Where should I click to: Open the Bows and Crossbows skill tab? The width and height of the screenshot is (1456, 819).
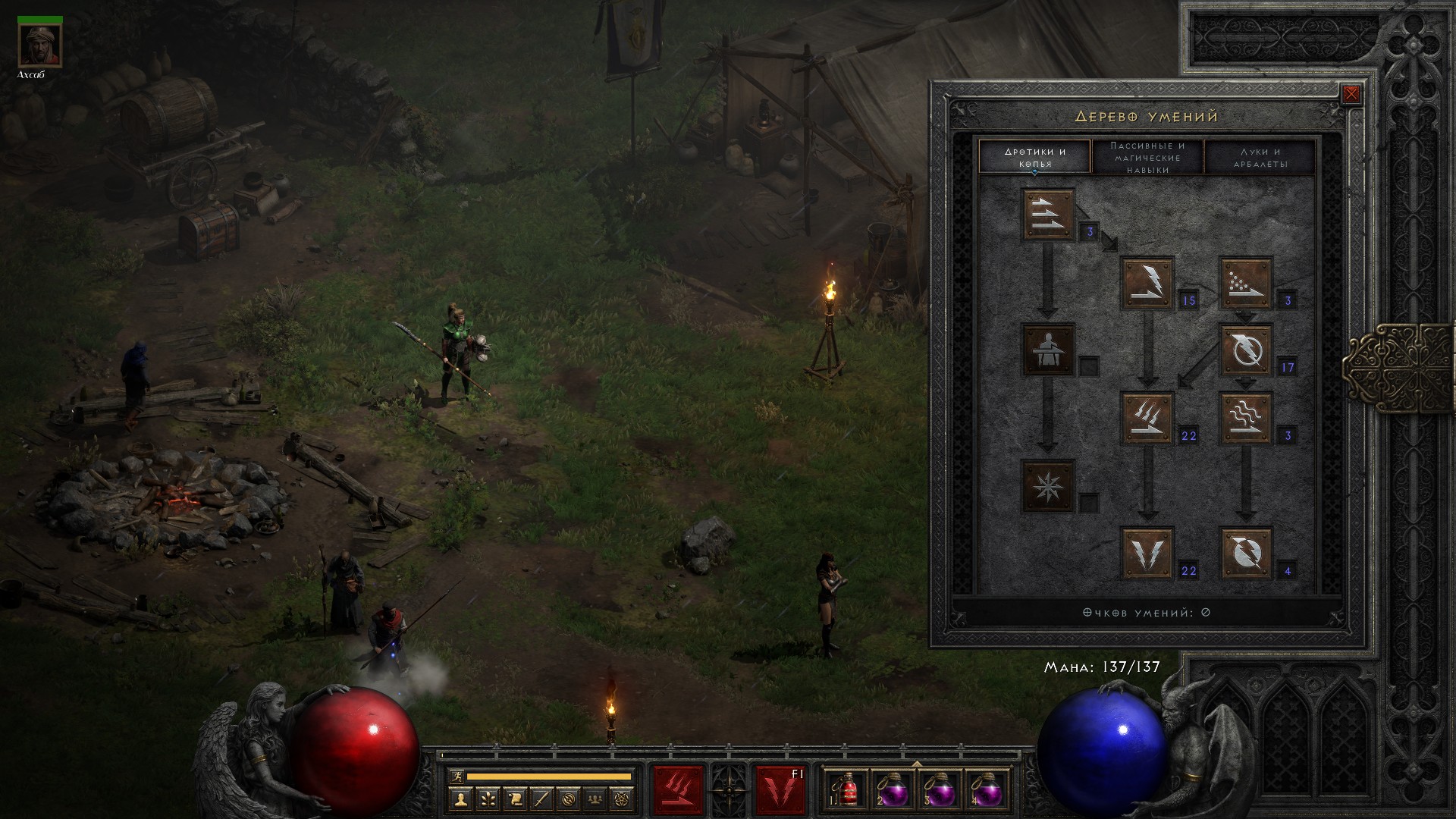tap(1260, 157)
